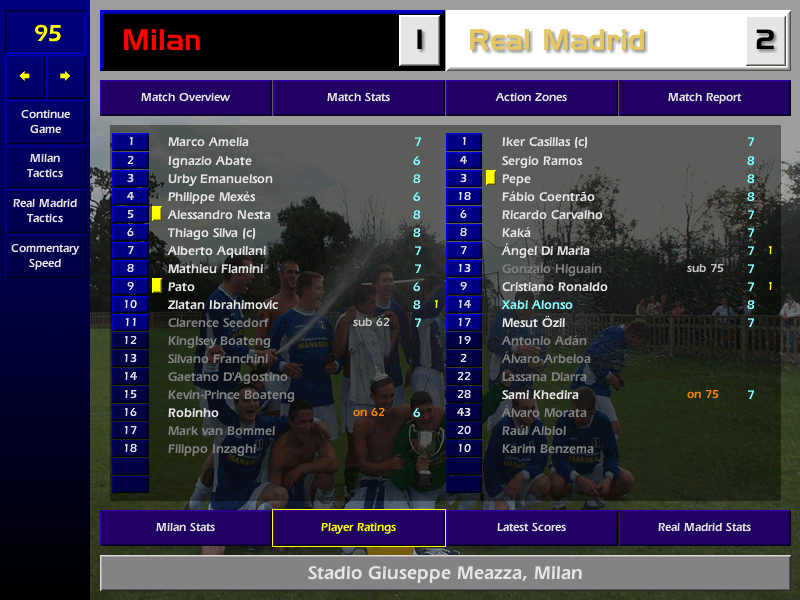Select Xabi Alonso's player row
The width and height of the screenshot is (800, 600).
click(537, 305)
